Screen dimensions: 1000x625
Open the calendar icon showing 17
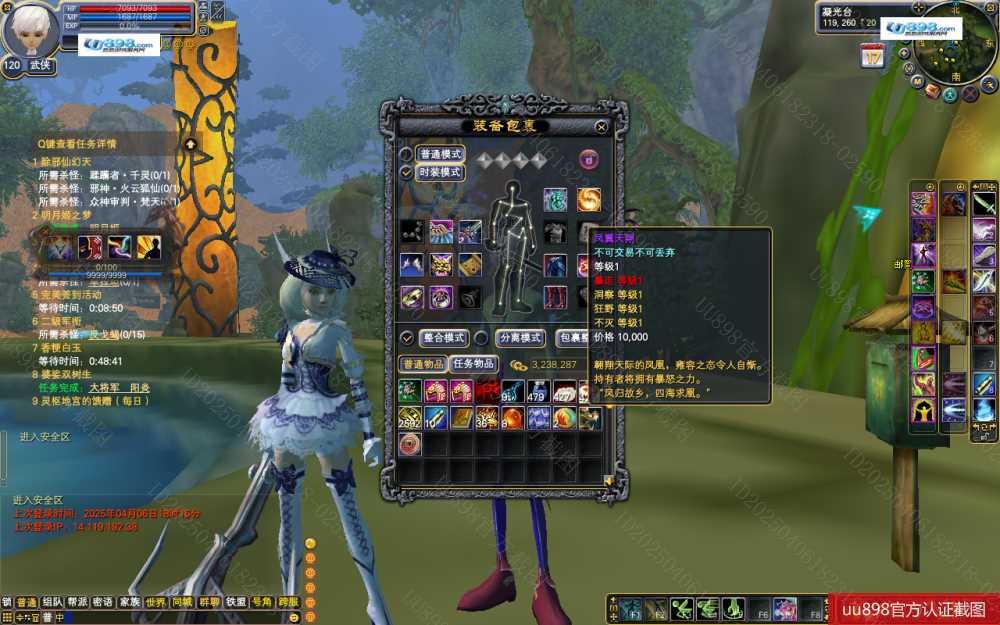[x=872, y=56]
